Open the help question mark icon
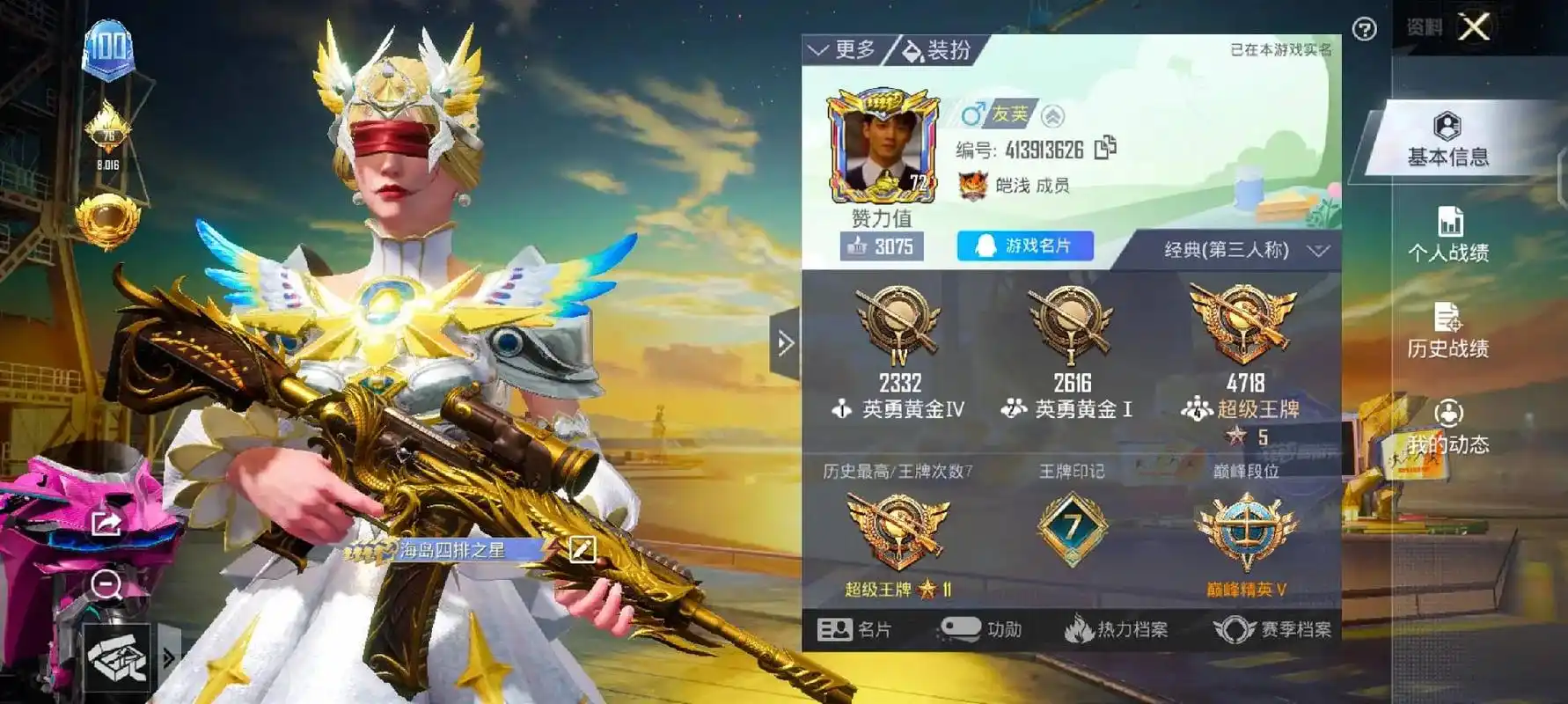This screenshot has width=1568, height=704. tap(1364, 30)
